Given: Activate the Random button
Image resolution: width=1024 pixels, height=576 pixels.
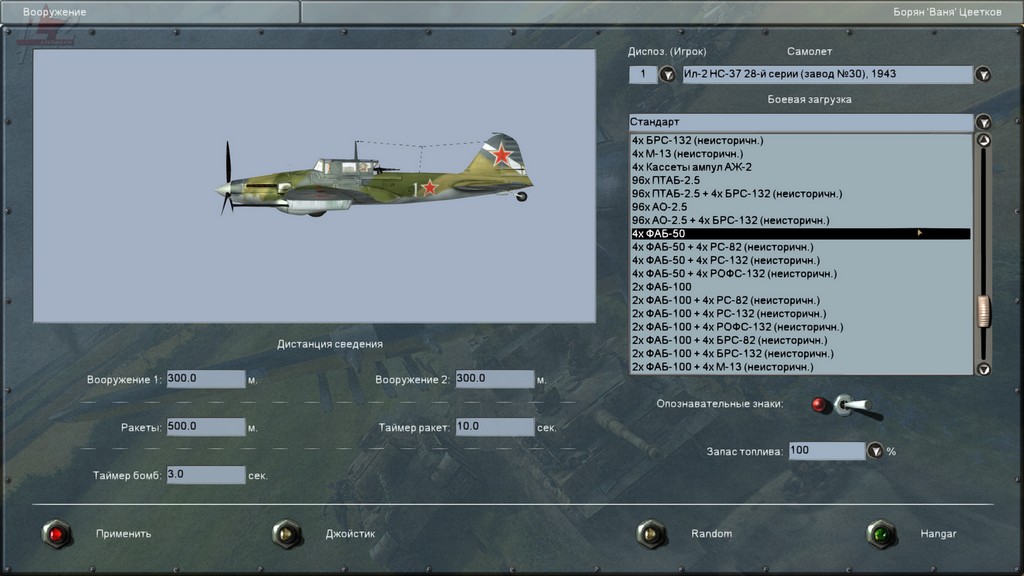Looking at the screenshot, I should [651, 534].
